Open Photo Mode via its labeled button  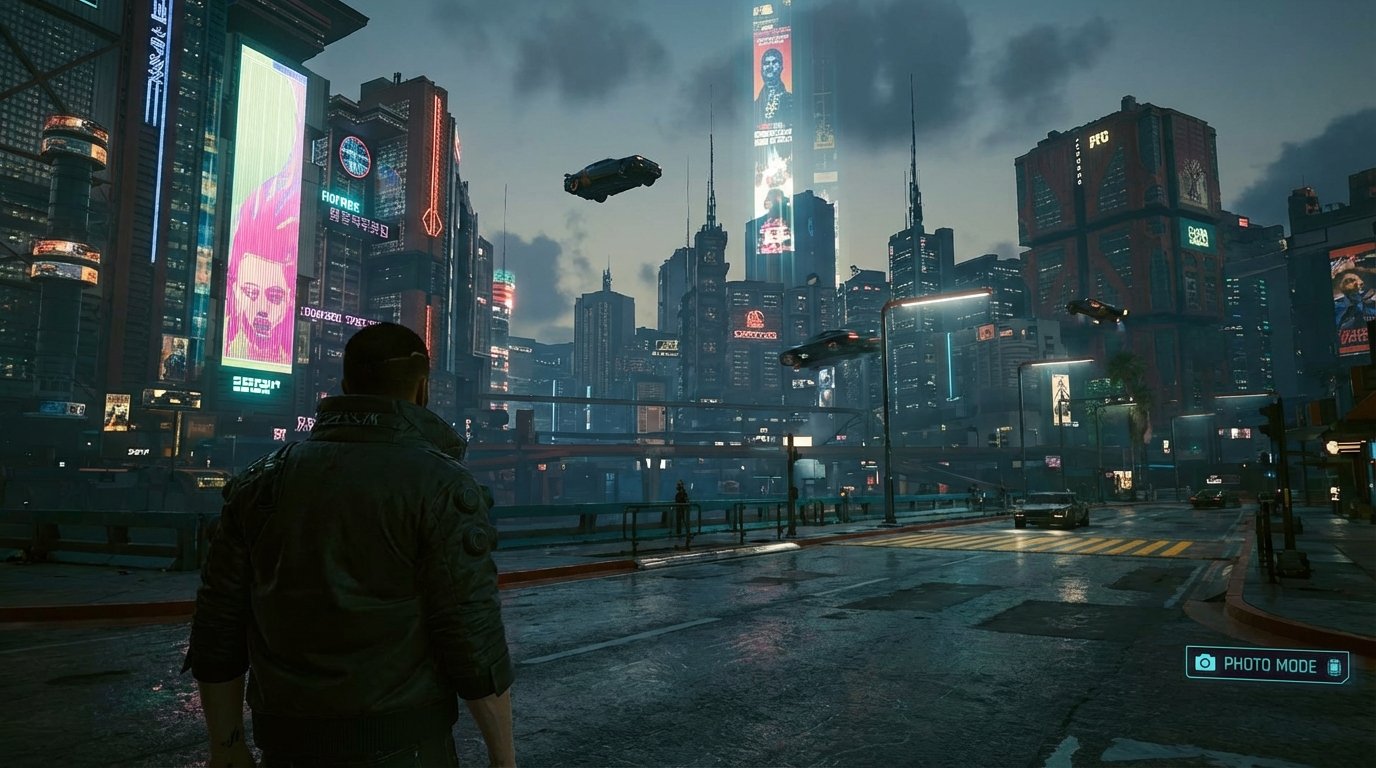(x=1268, y=663)
